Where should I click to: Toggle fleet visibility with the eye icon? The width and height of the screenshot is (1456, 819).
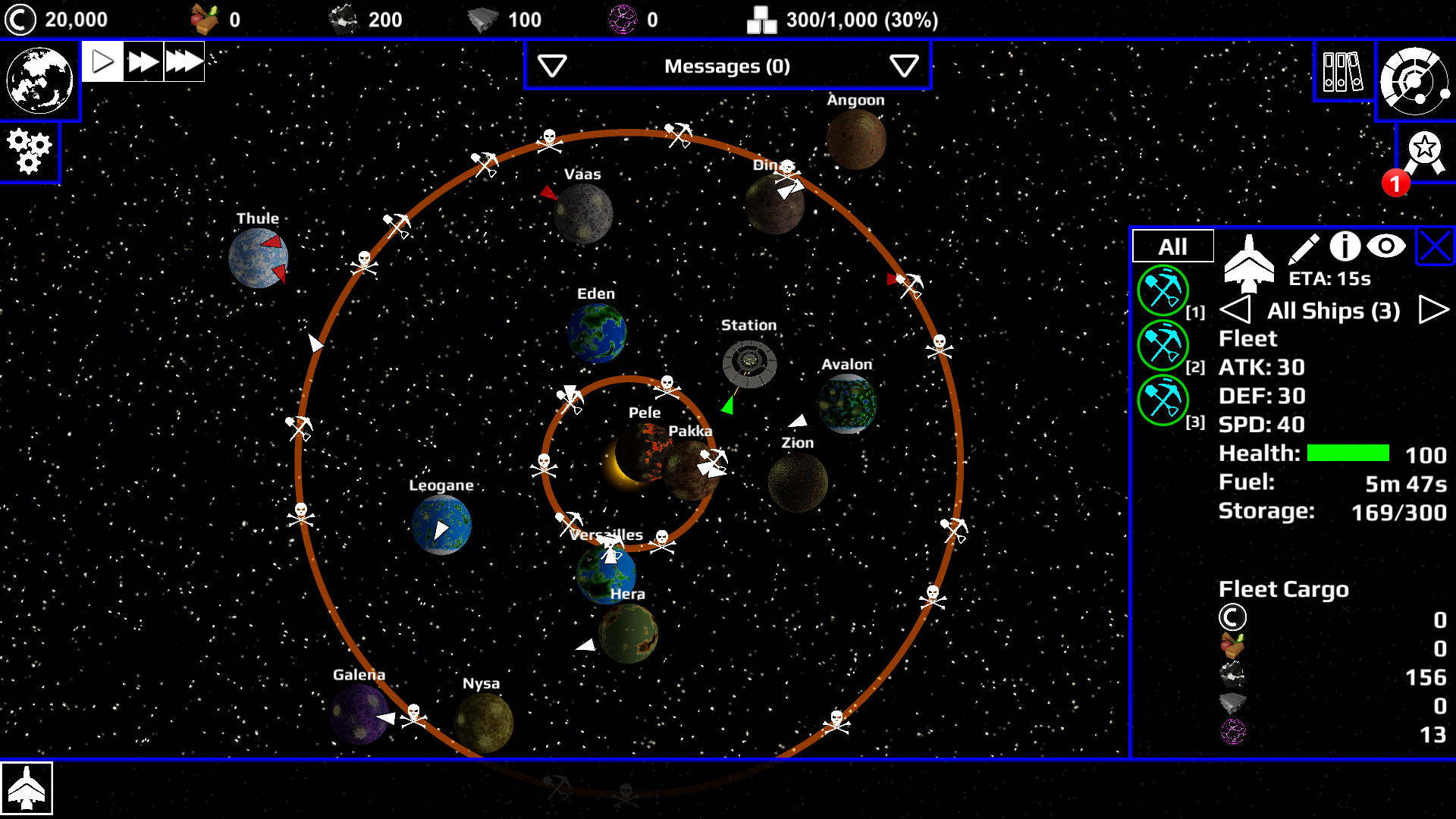click(x=1386, y=246)
